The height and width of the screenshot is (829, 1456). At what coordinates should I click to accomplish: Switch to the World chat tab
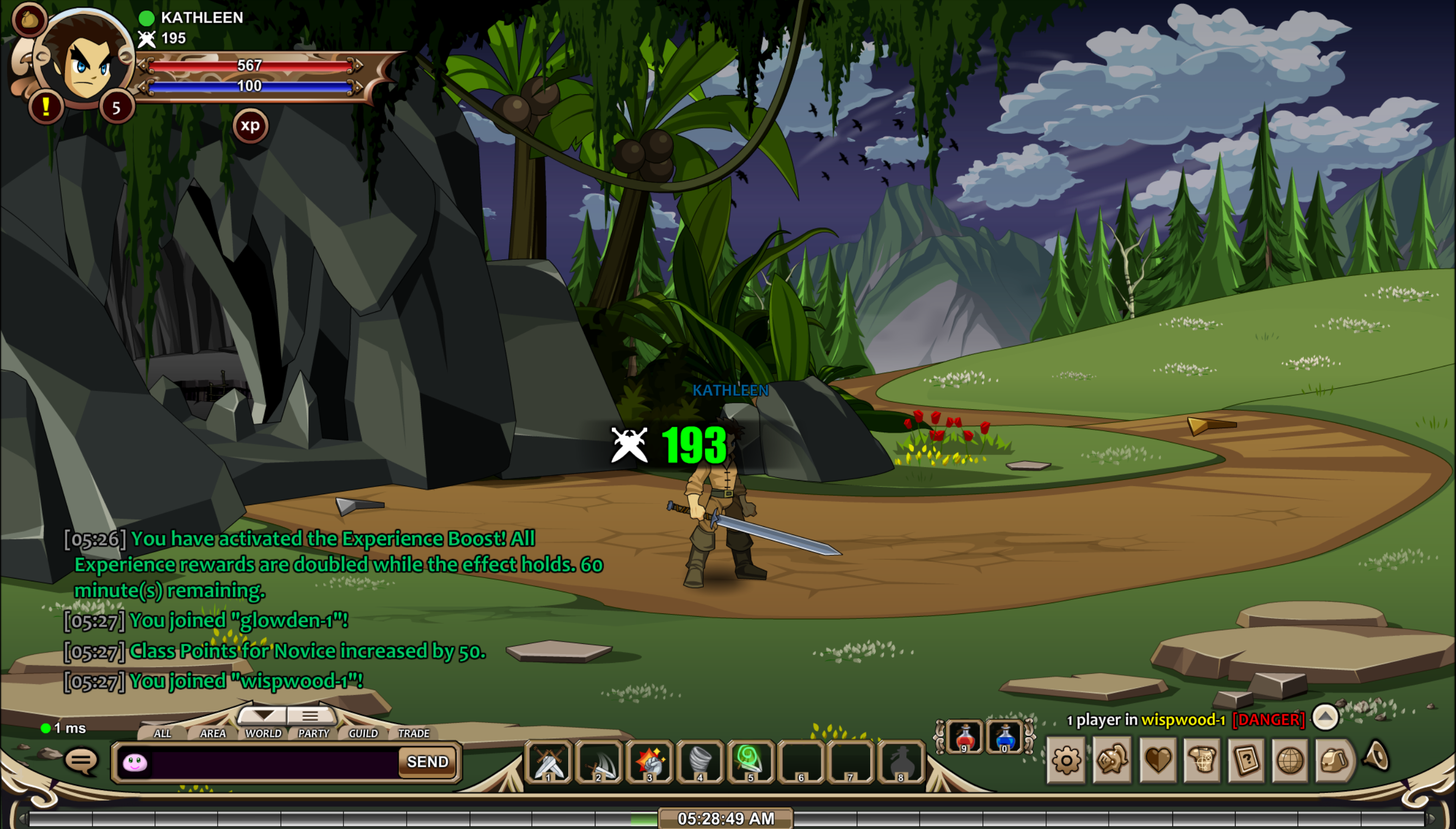[x=263, y=733]
